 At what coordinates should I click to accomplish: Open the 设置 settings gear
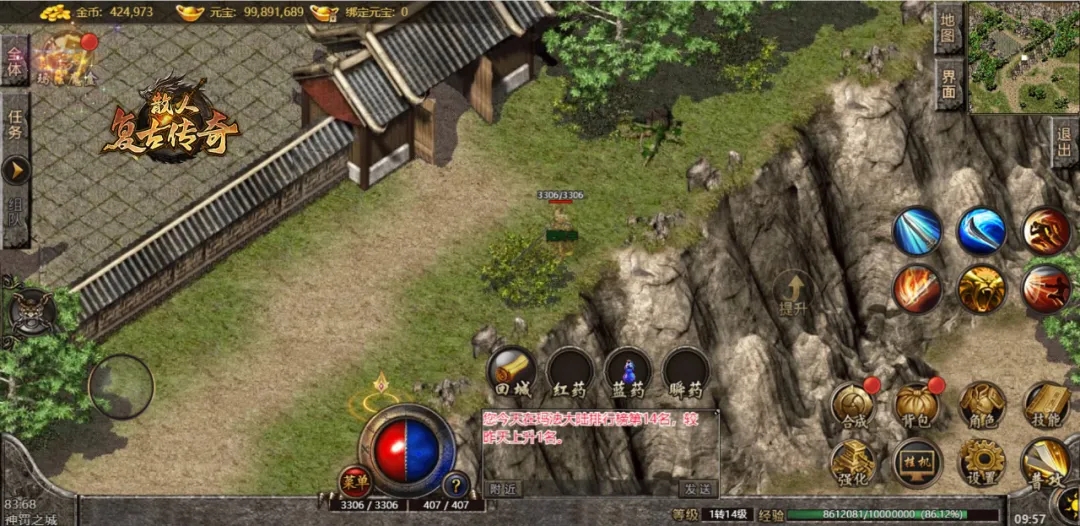[x=982, y=463]
